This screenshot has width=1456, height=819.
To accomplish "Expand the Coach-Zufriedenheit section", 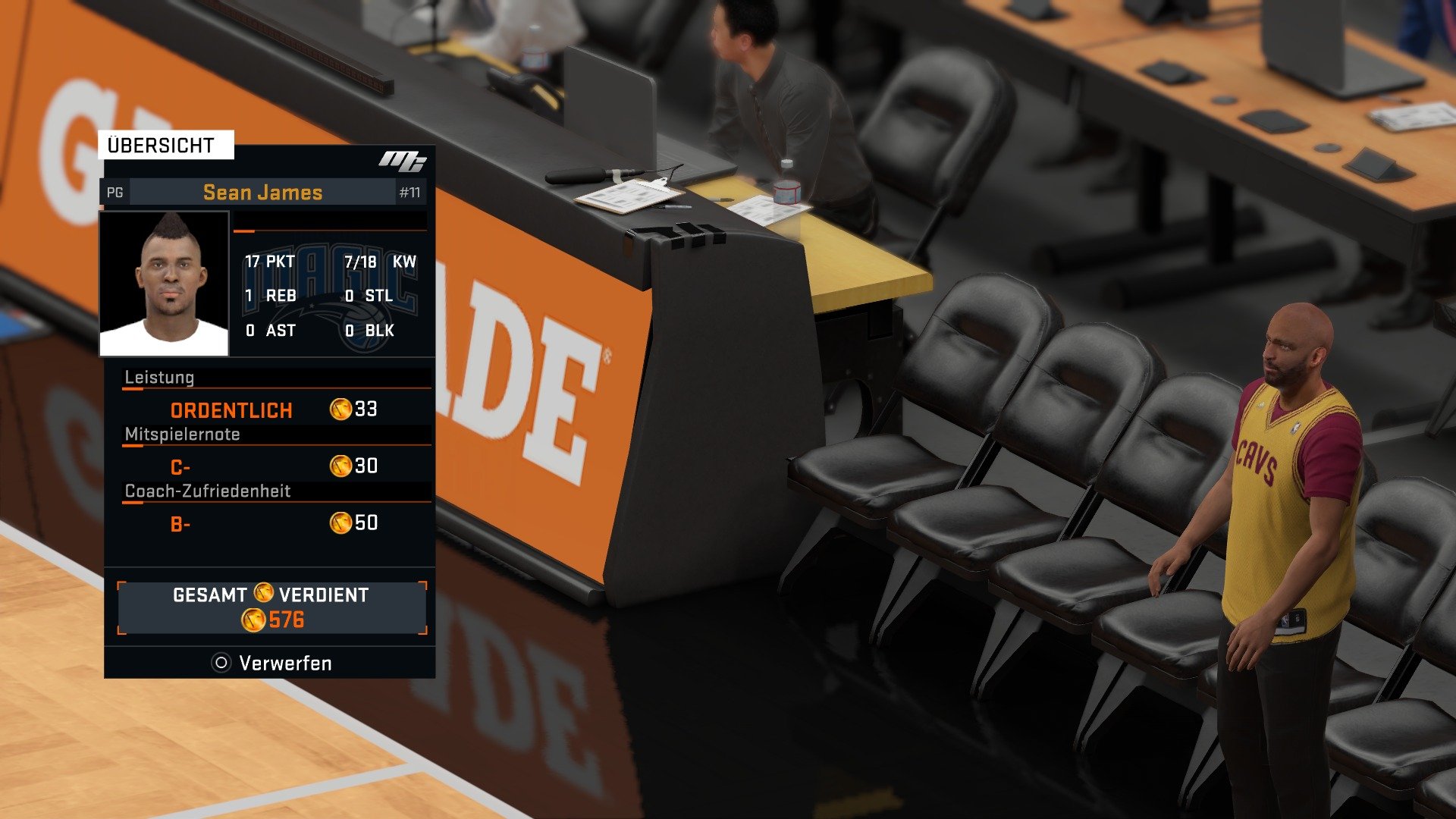I will coord(206,491).
